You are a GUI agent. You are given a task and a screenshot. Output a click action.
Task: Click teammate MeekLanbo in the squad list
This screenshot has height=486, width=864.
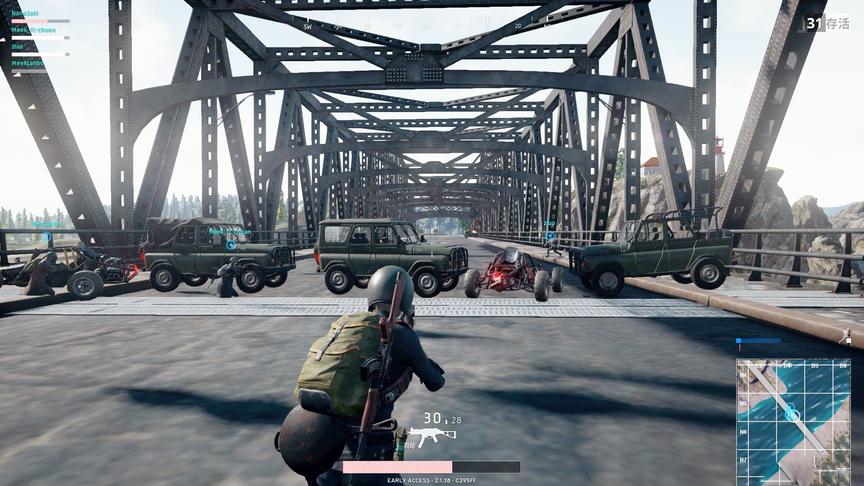click(30, 62)
